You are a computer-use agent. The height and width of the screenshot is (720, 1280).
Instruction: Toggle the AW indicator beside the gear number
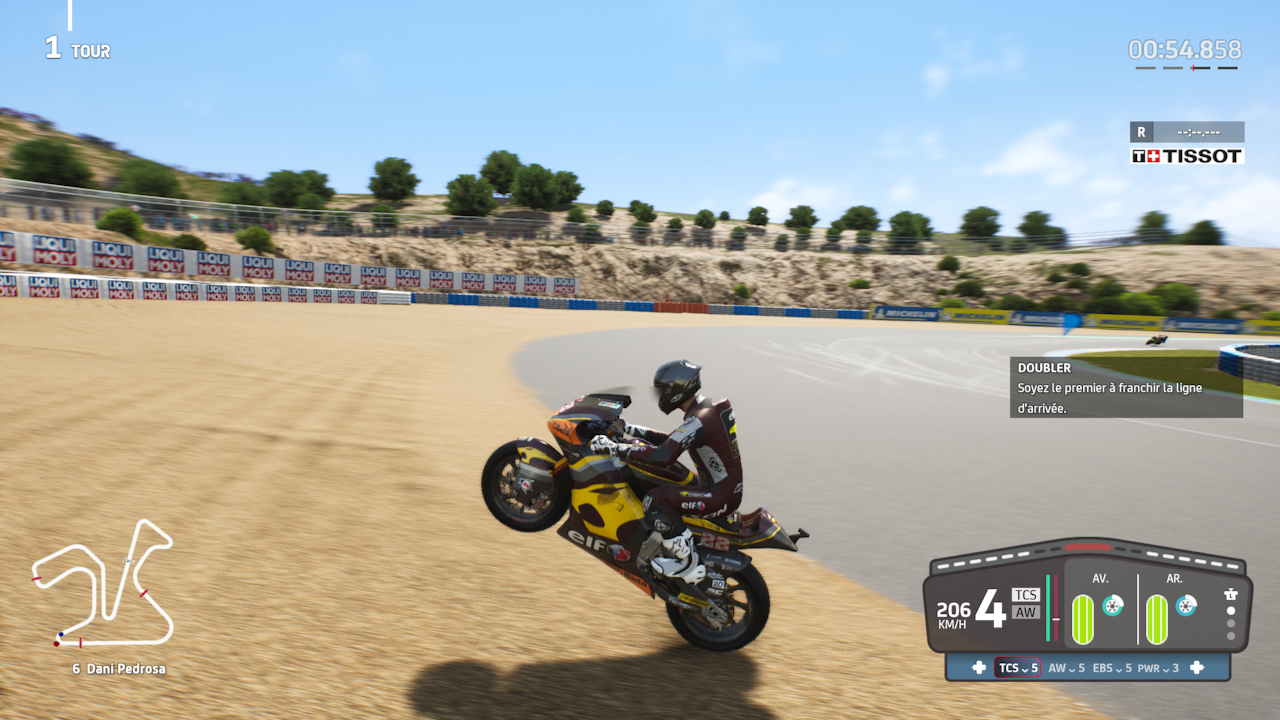(1025, 612)
